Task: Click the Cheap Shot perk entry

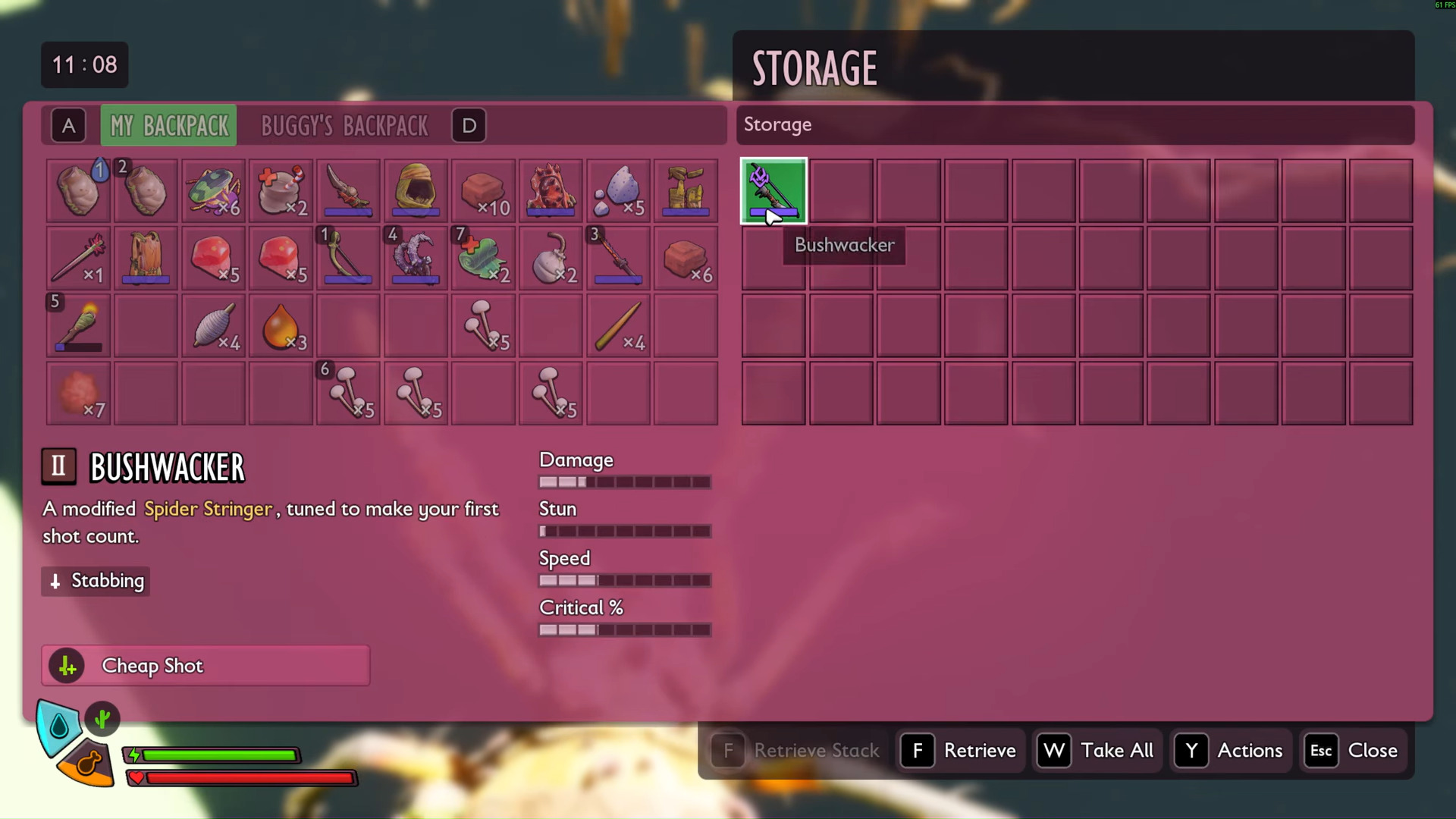Action: (x=206, y=666)
